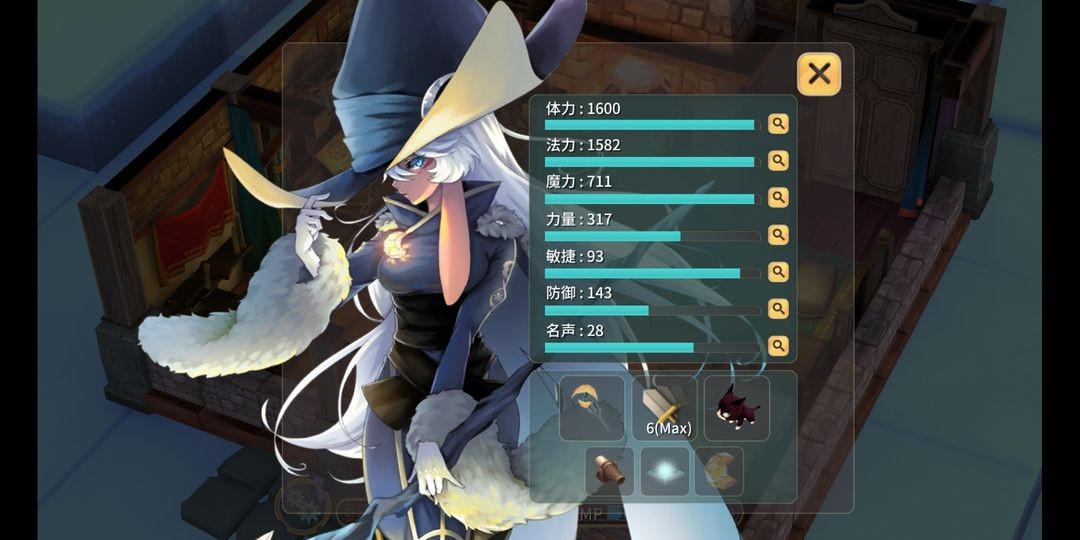View the 魔力 stat details

pyautogui.click(x=778, y=198)
